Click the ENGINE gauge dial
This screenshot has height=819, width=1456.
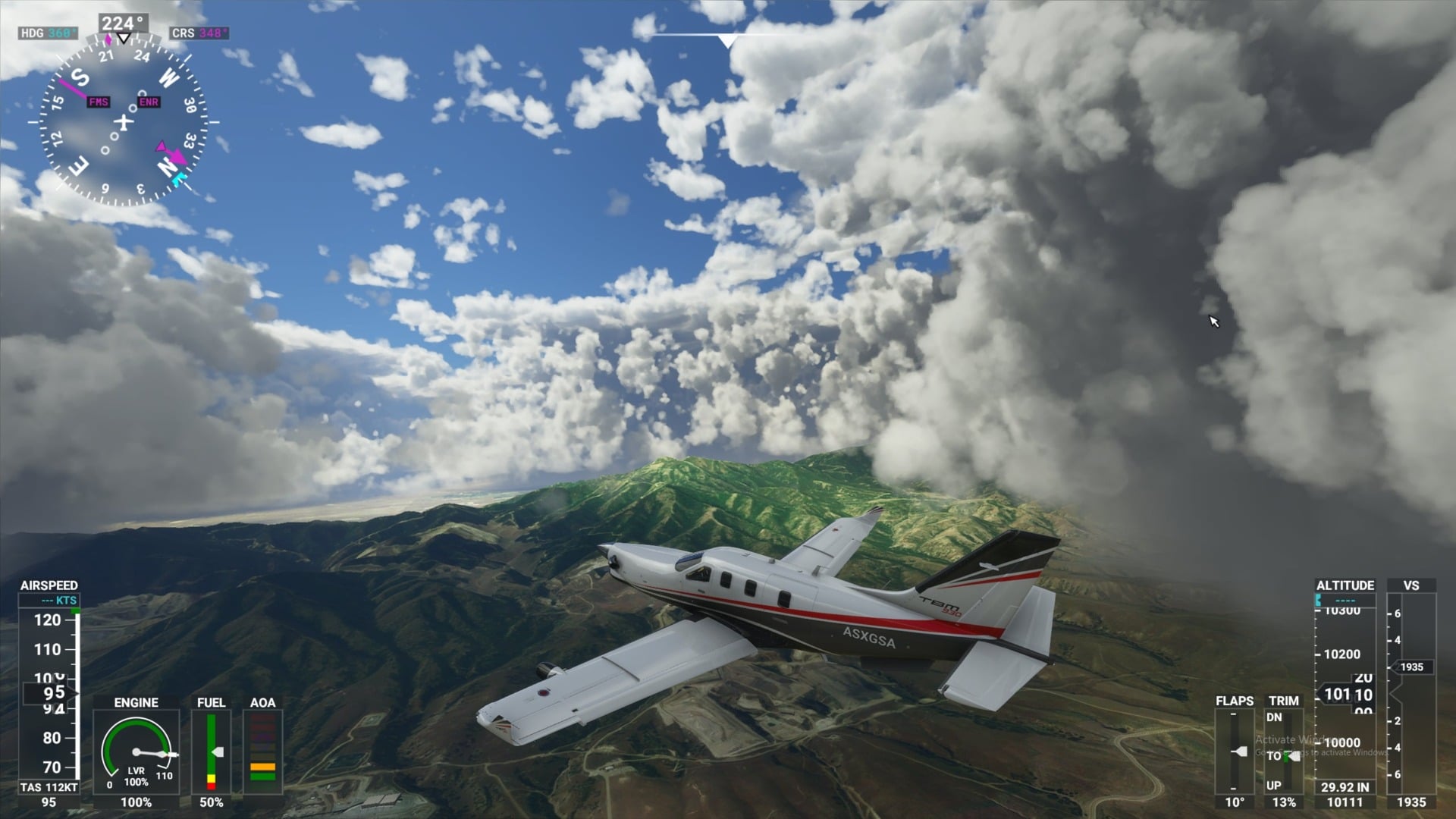click(136, 753)
